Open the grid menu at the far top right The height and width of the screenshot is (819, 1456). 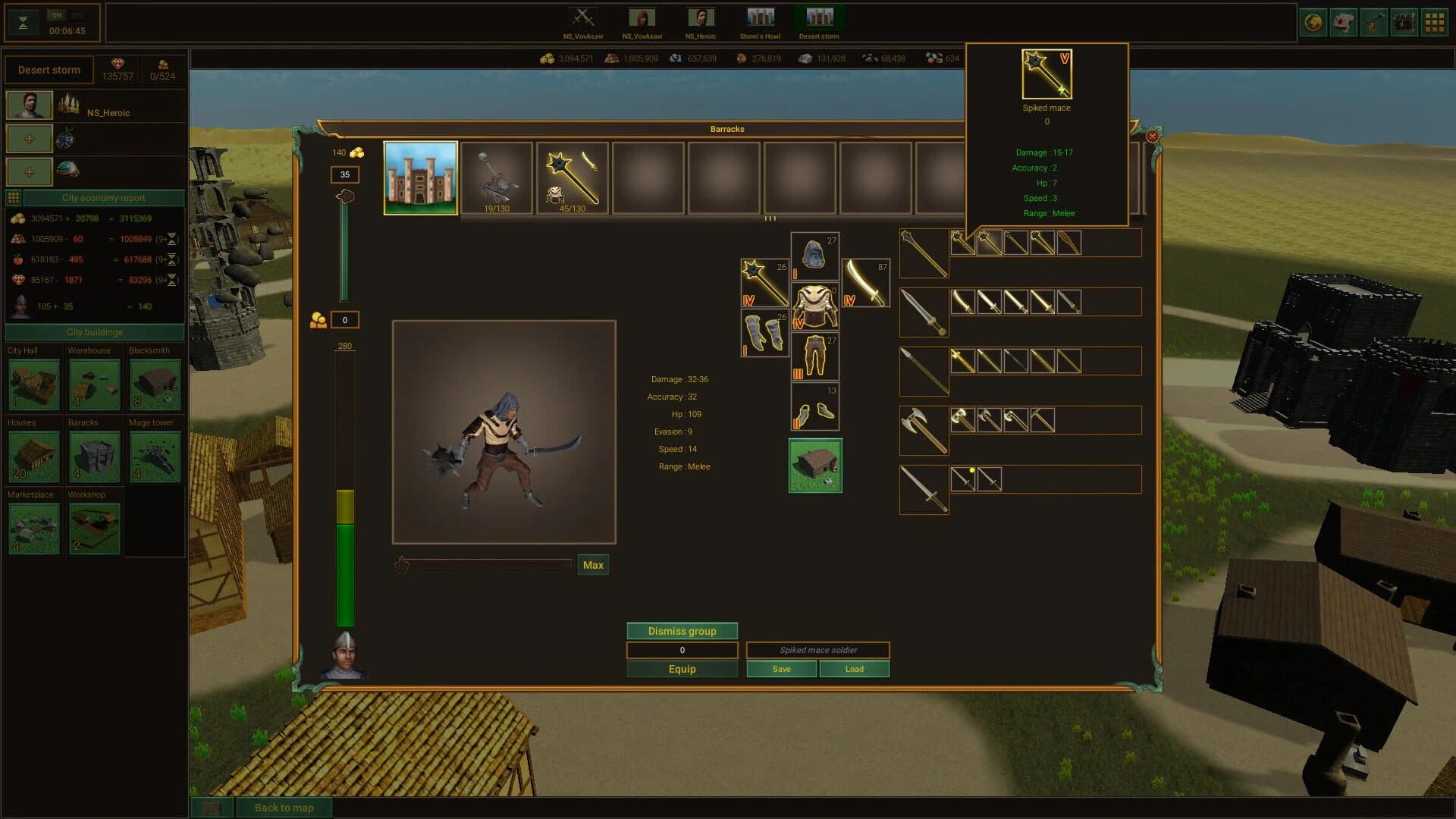1433,22
